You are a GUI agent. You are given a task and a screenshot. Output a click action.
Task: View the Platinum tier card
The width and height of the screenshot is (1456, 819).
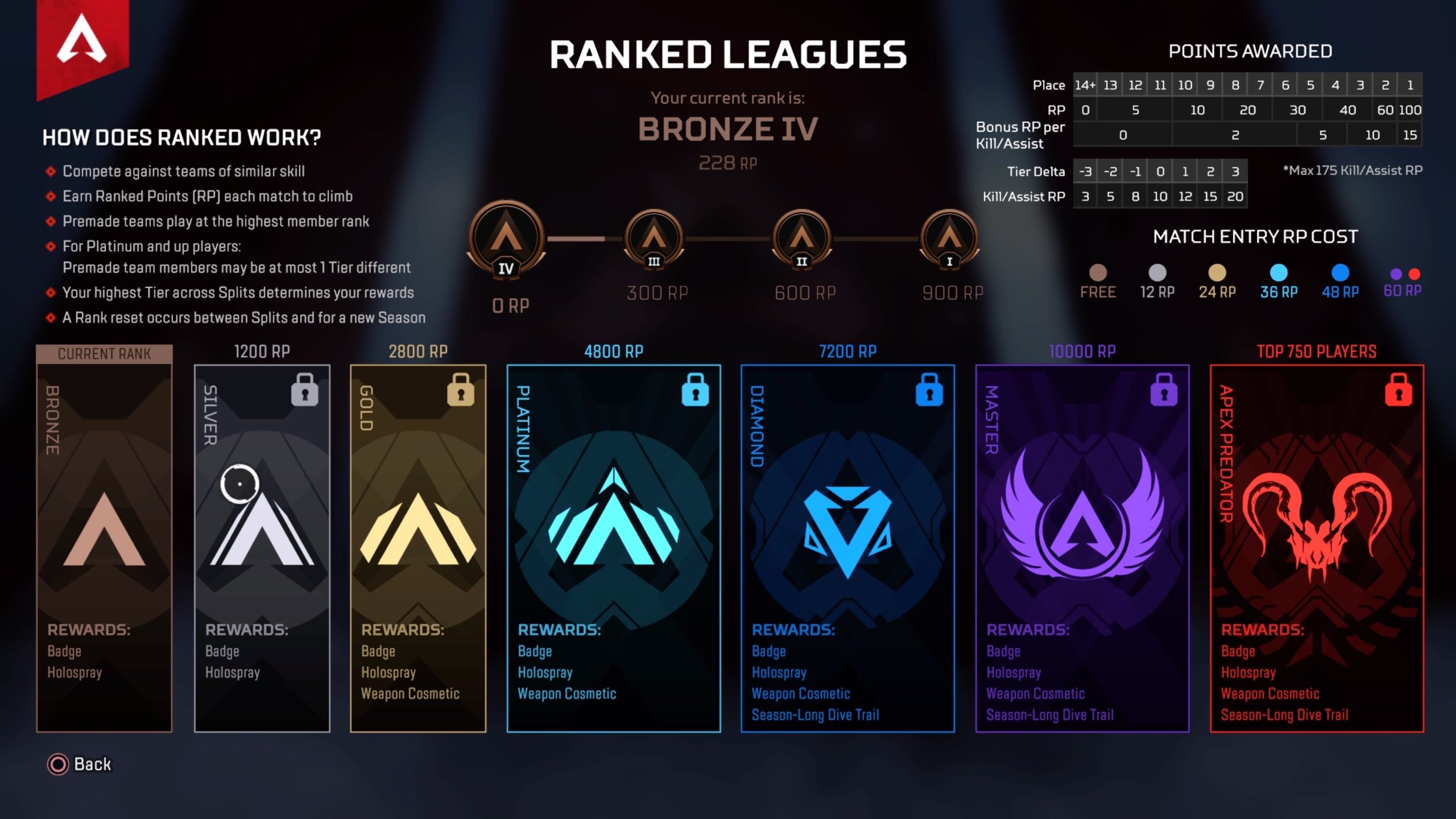click(x=613, y=547)
